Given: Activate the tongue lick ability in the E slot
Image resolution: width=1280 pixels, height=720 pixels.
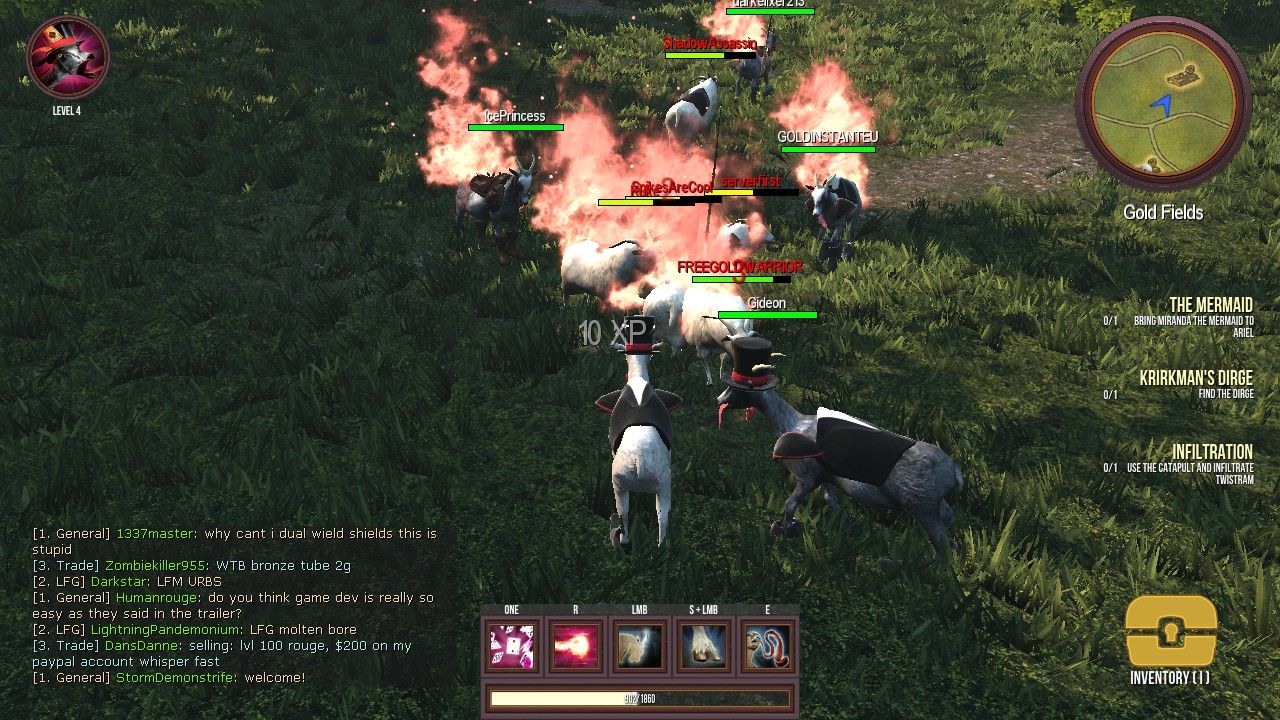Looking at the screenshot, I should (767, 645).
